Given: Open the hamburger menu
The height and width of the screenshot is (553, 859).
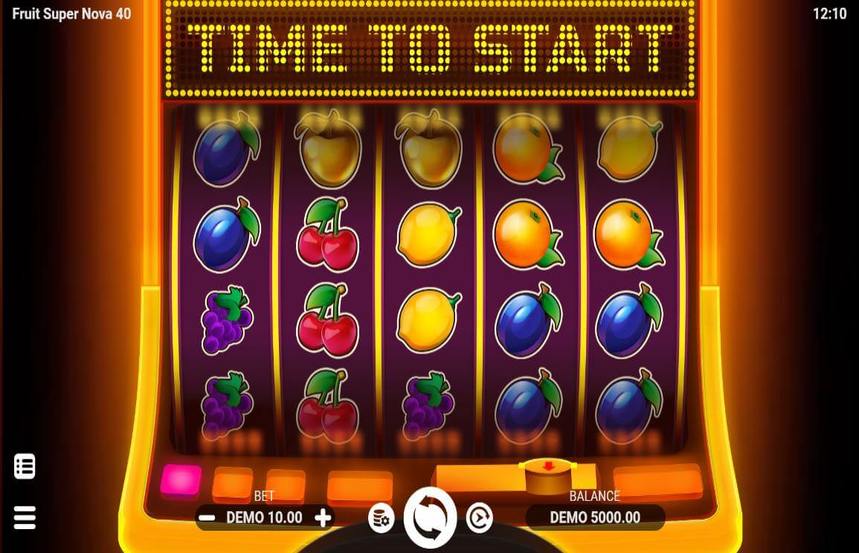Looking at the screenshot, I should tap(25, 517).
